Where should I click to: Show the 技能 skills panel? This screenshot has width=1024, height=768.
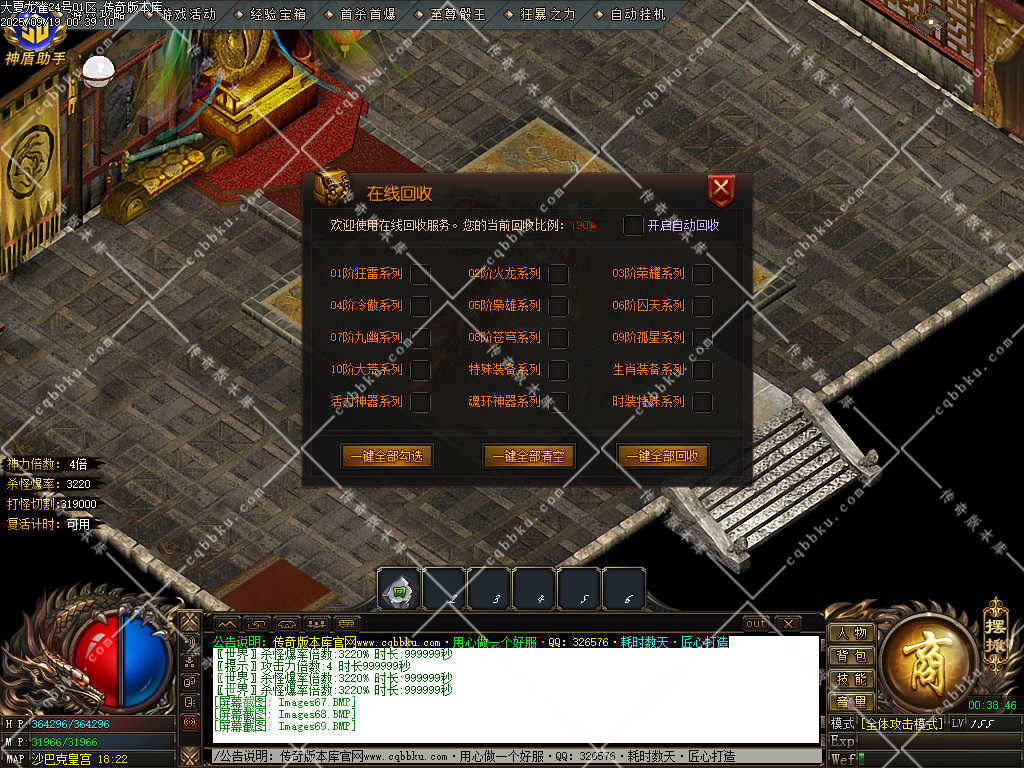(x=851, y=679)
